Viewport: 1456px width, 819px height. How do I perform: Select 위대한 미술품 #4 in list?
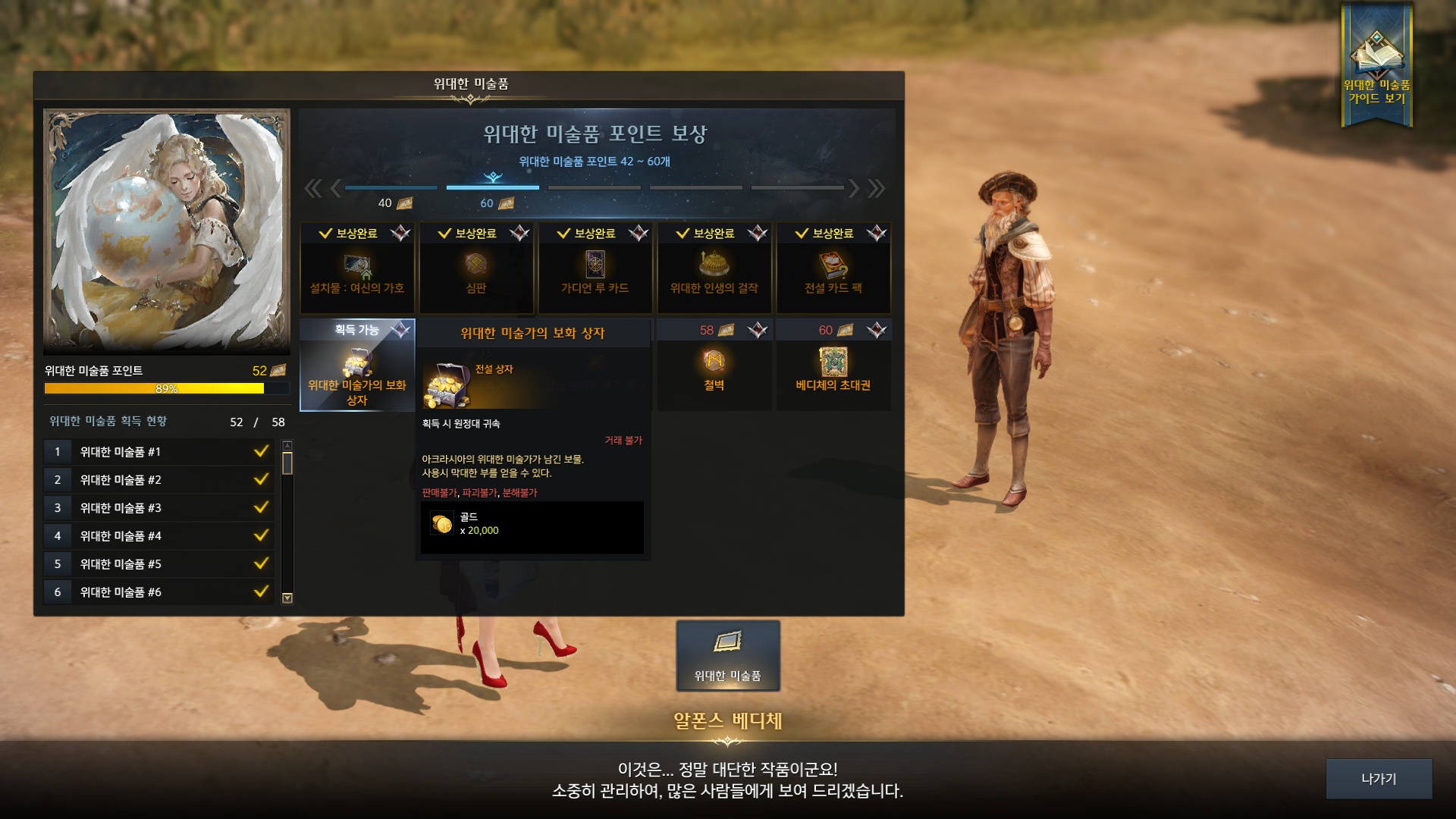158,536
